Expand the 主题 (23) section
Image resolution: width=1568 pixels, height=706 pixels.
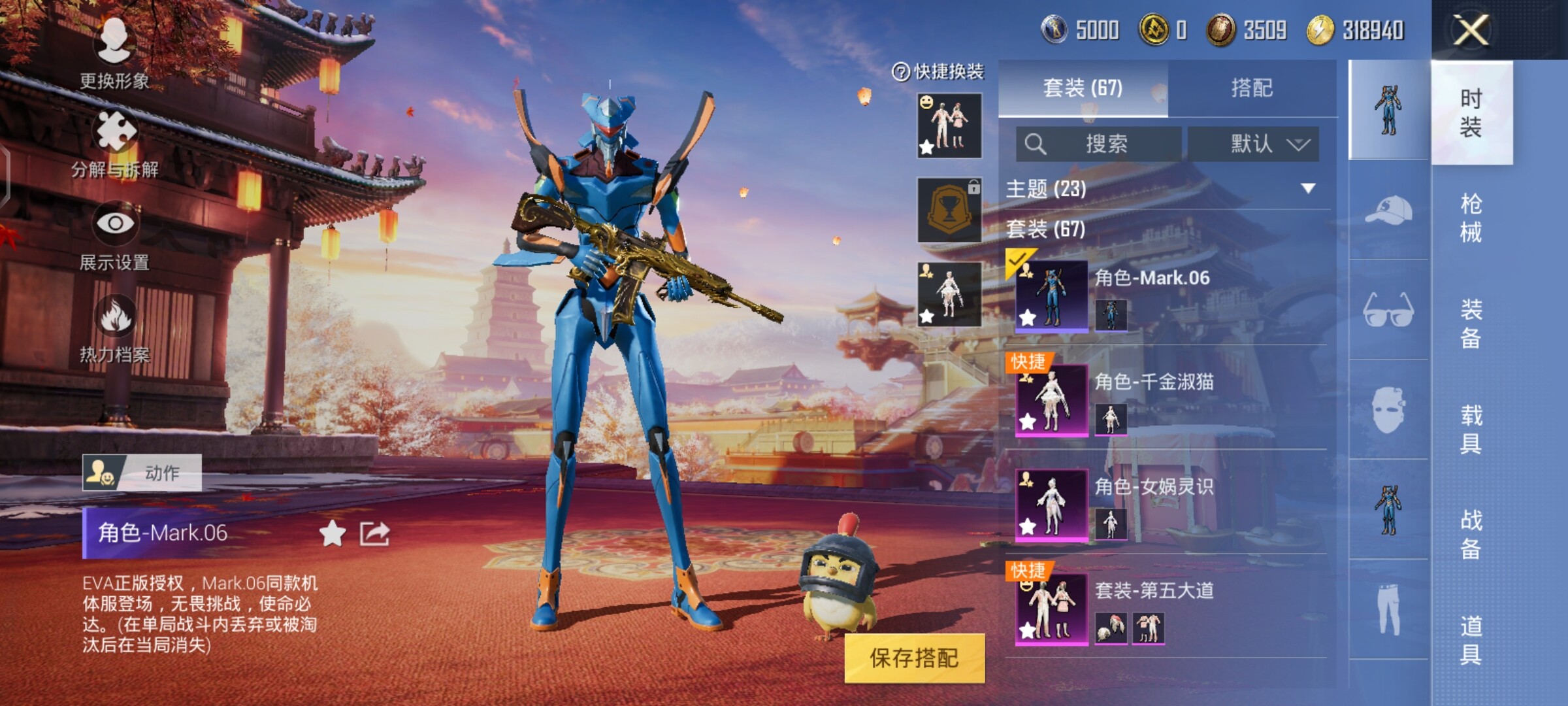point(1308,189)
